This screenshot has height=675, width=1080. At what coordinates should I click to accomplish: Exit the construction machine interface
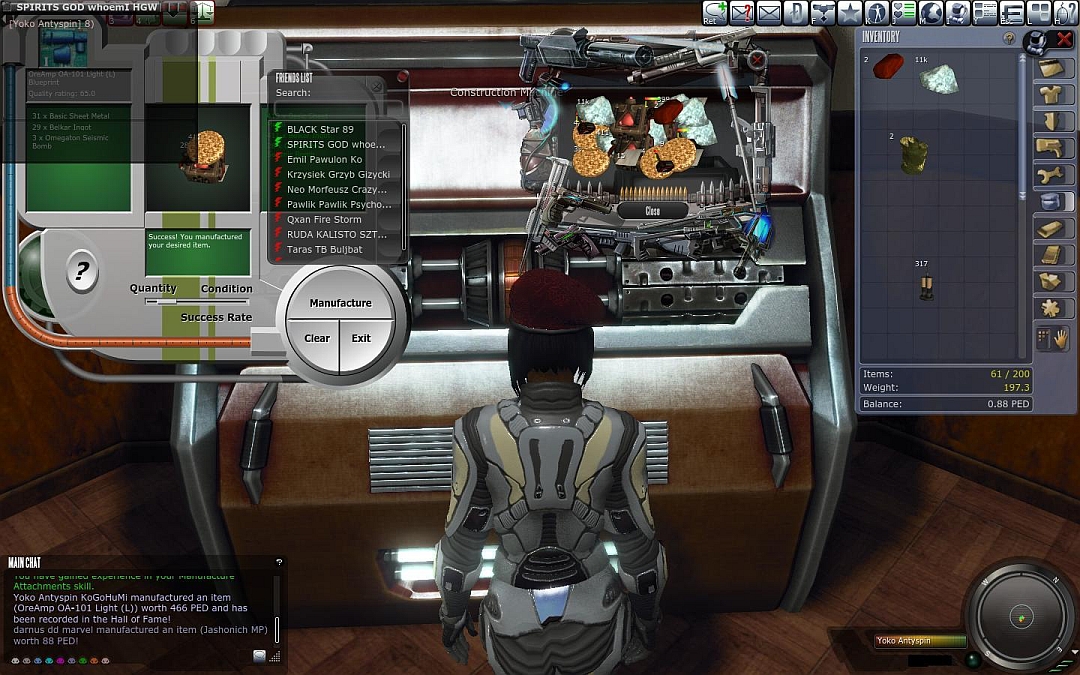point(361,338)
